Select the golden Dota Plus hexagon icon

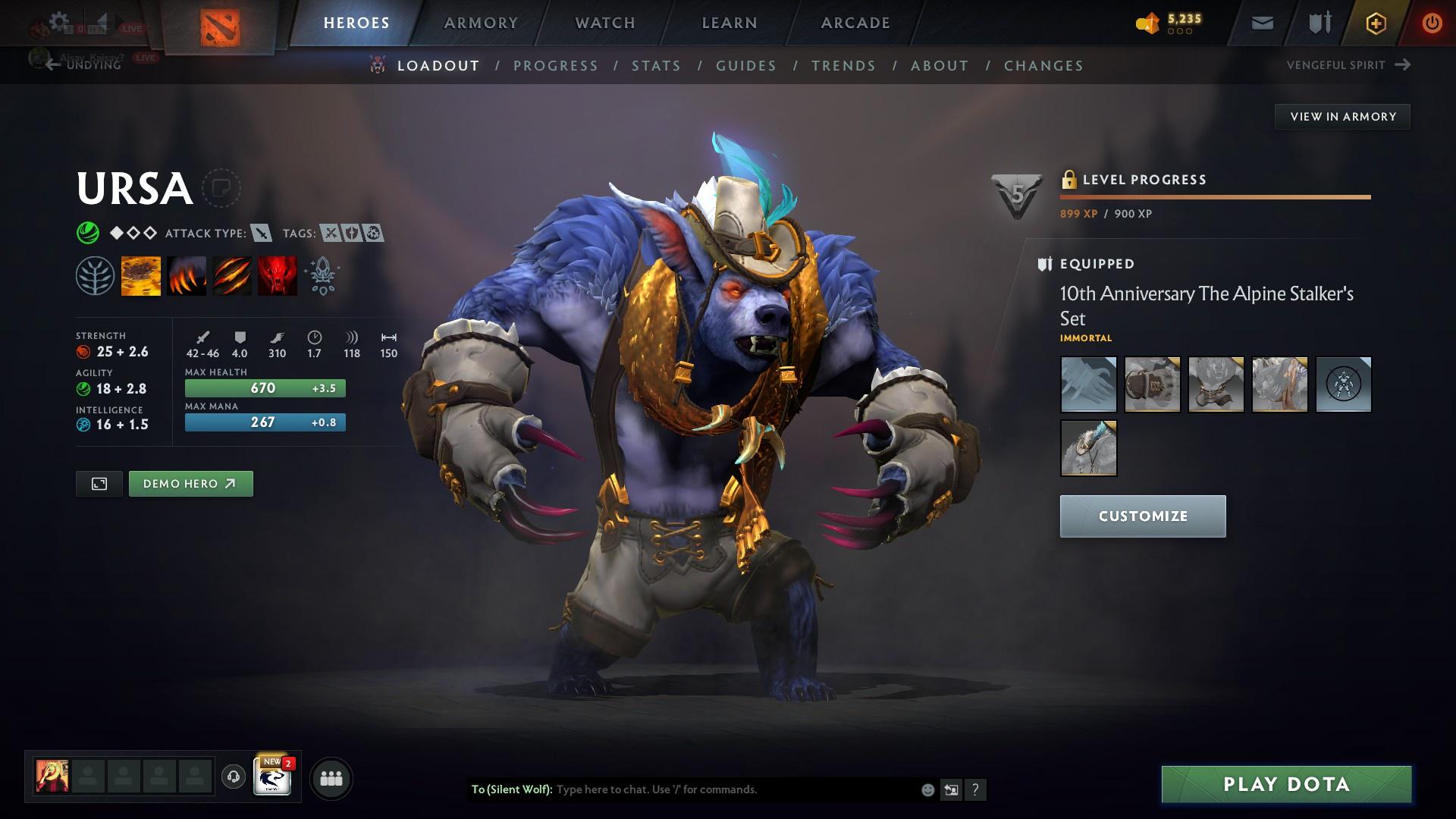[1375, 23]
